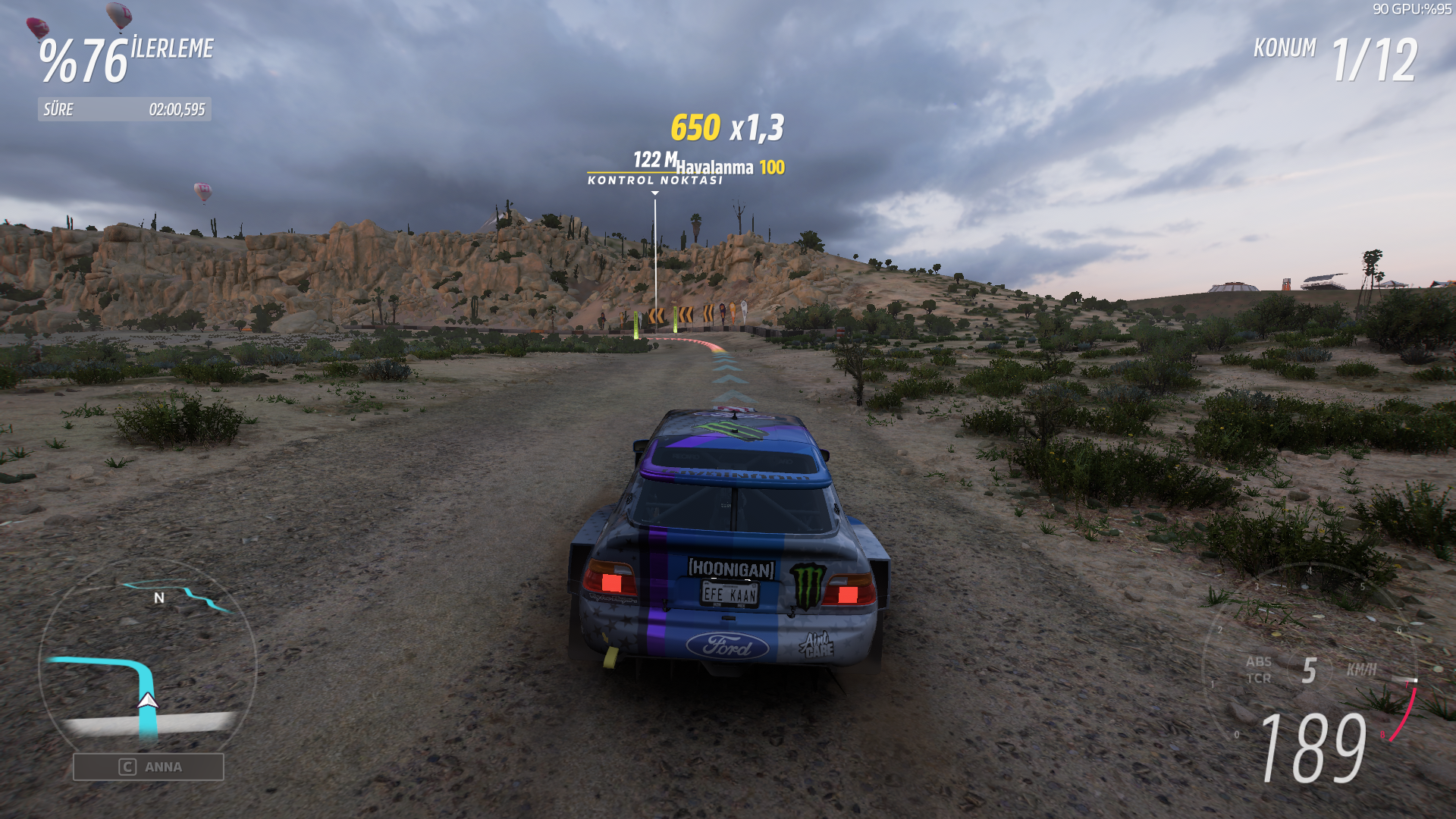Select the Kontrol Noktası checkpoint marker
The width and height of the screenshot is (1456, 819).
[655, 180]
